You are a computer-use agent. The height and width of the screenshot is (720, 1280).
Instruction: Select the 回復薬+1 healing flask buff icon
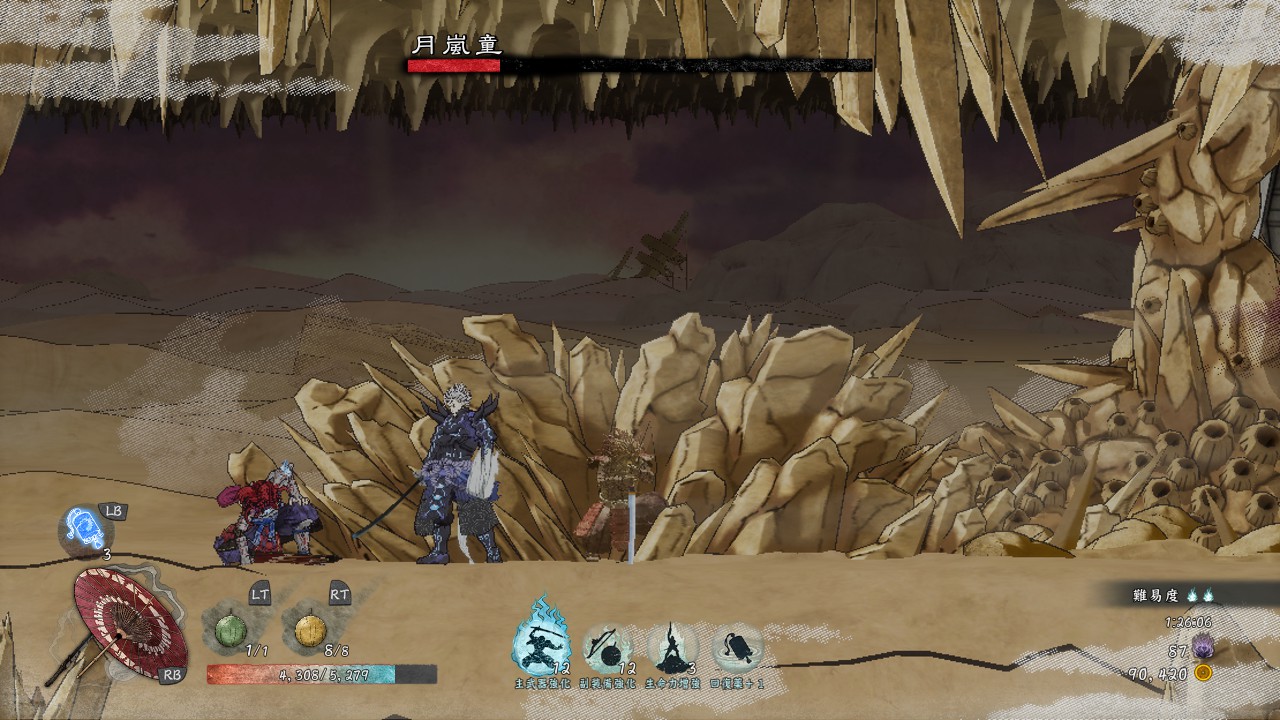738,647
